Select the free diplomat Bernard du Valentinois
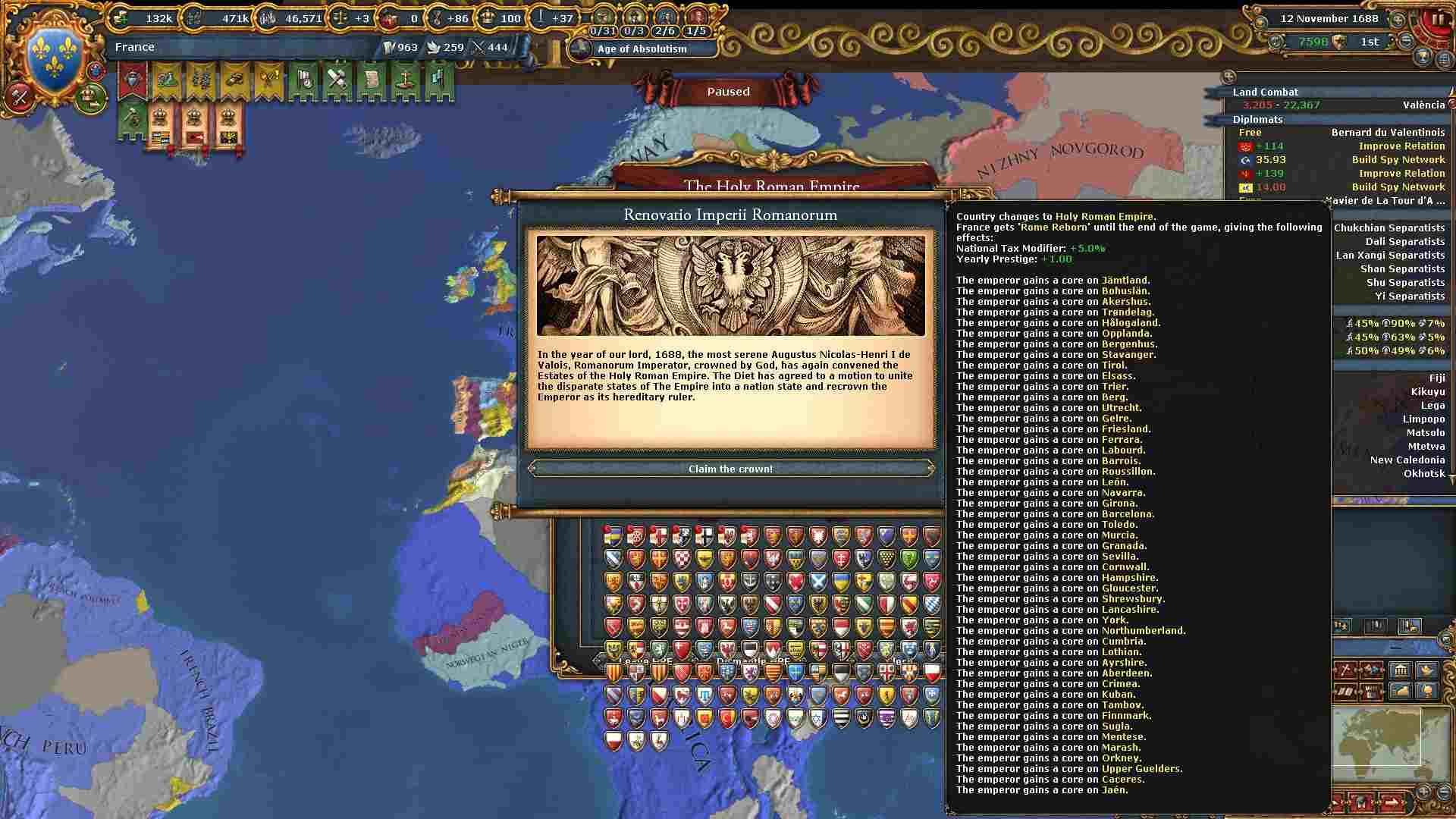 [1388, 133]
